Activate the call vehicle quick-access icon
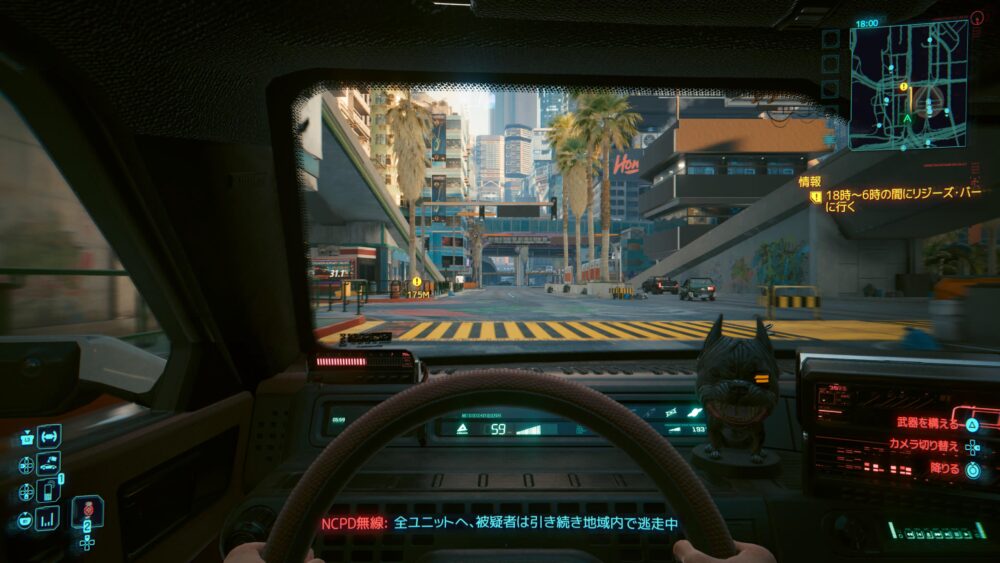This screenshot has width=1000, height=563. pos(48,462)
